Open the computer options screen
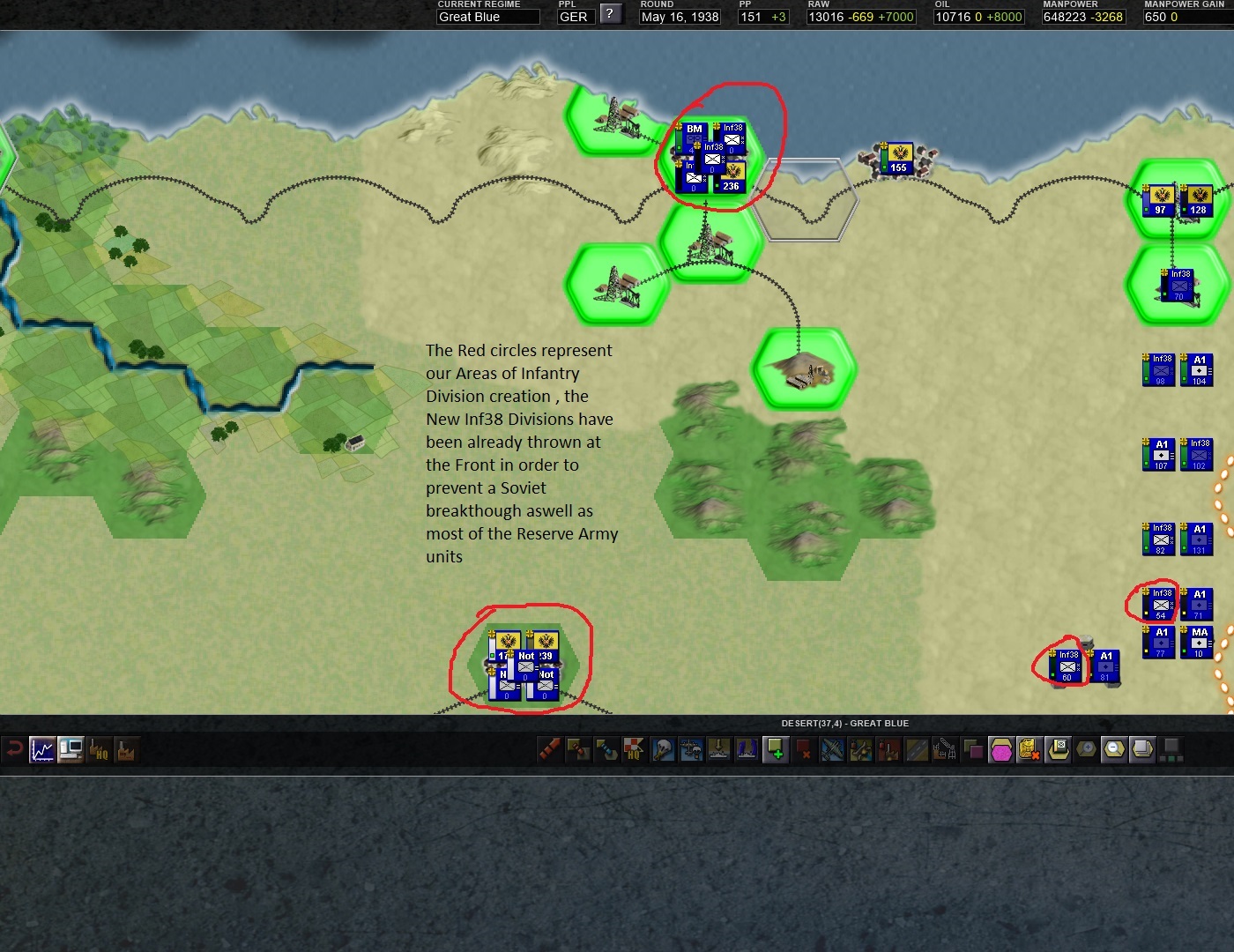The height and width of the screenshot is (952, 1234). click(x=71, y=750)
